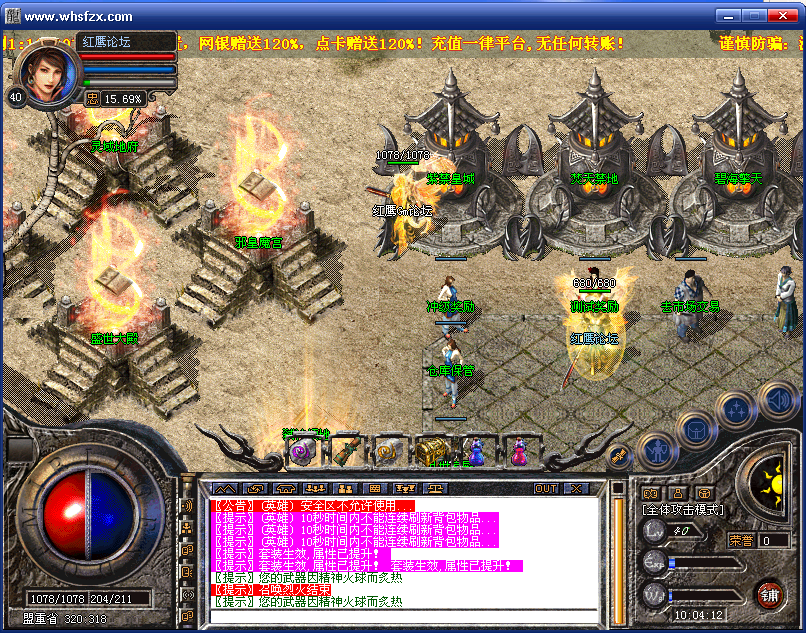The width and height of the screenshot is (806, 633).
Task: Use the purple swirl scroll belt item
Action: click(302, 451)
